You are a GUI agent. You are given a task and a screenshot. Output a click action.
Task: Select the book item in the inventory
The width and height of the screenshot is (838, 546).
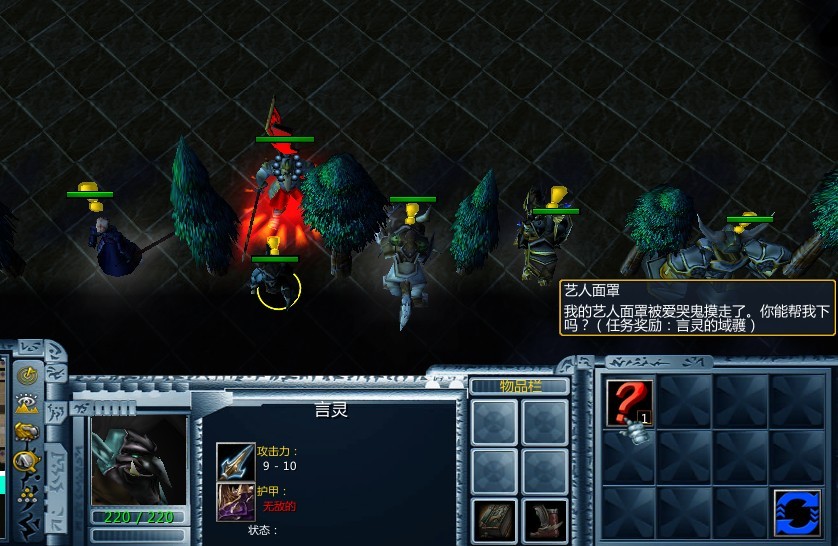pyautogui.click(x=494, y=520)
